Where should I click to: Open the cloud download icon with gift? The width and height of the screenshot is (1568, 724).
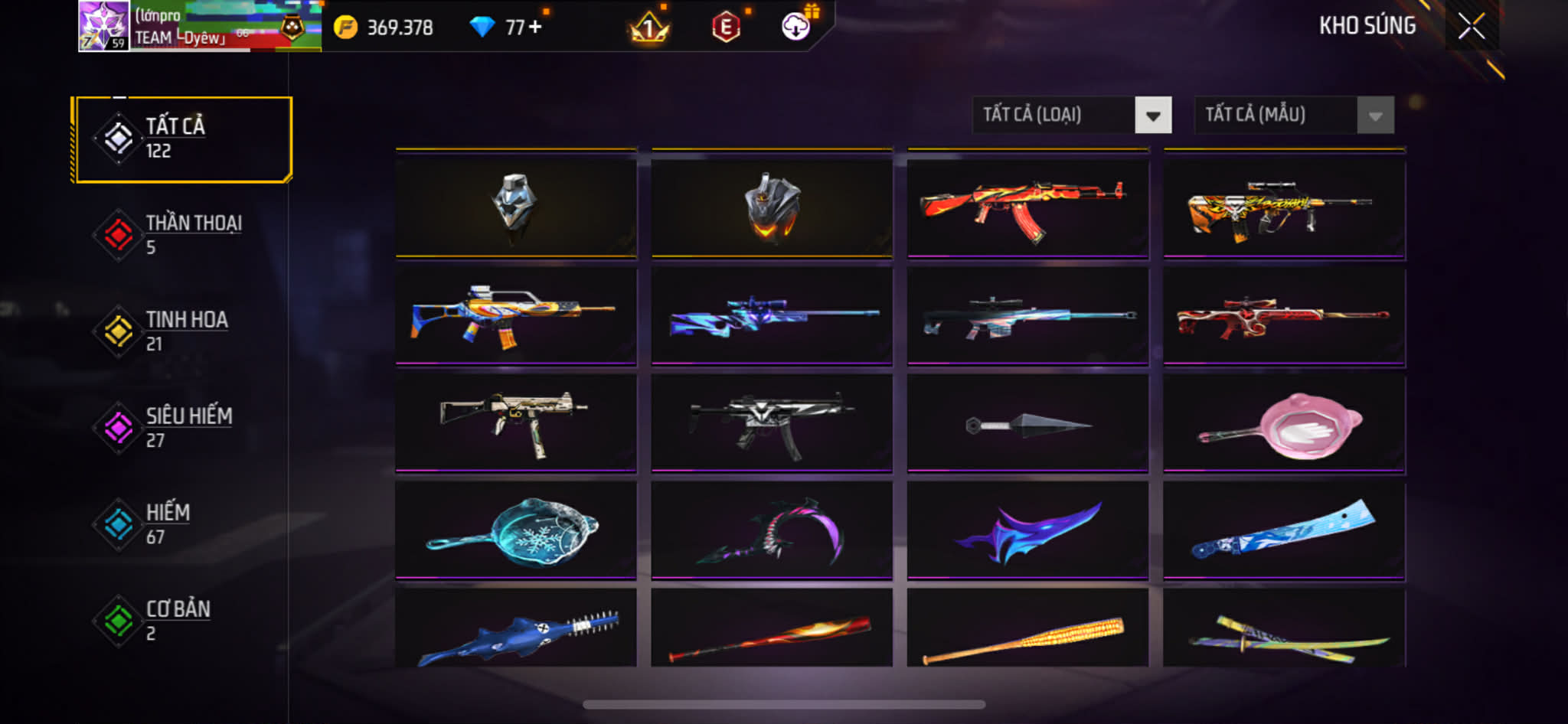point(796,27)
